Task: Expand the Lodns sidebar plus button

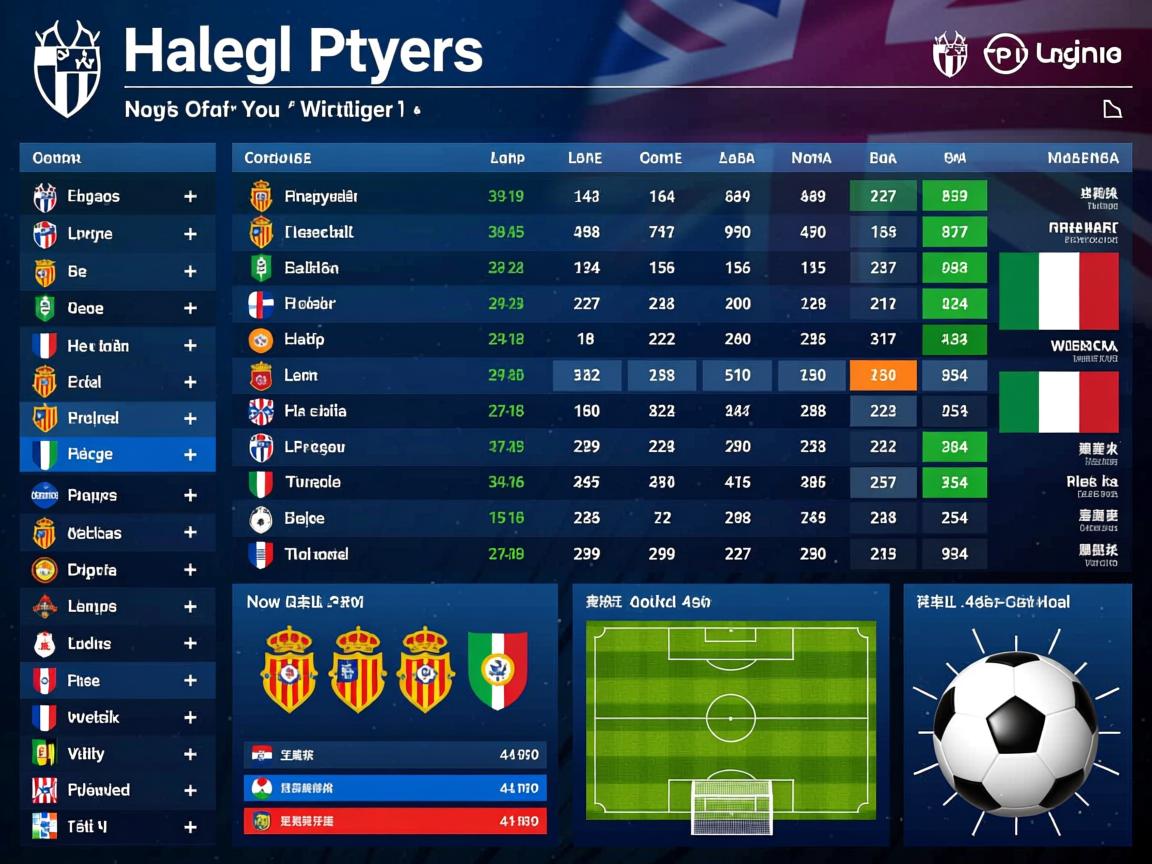Action: pyautogui.click(x=190, y=644)
